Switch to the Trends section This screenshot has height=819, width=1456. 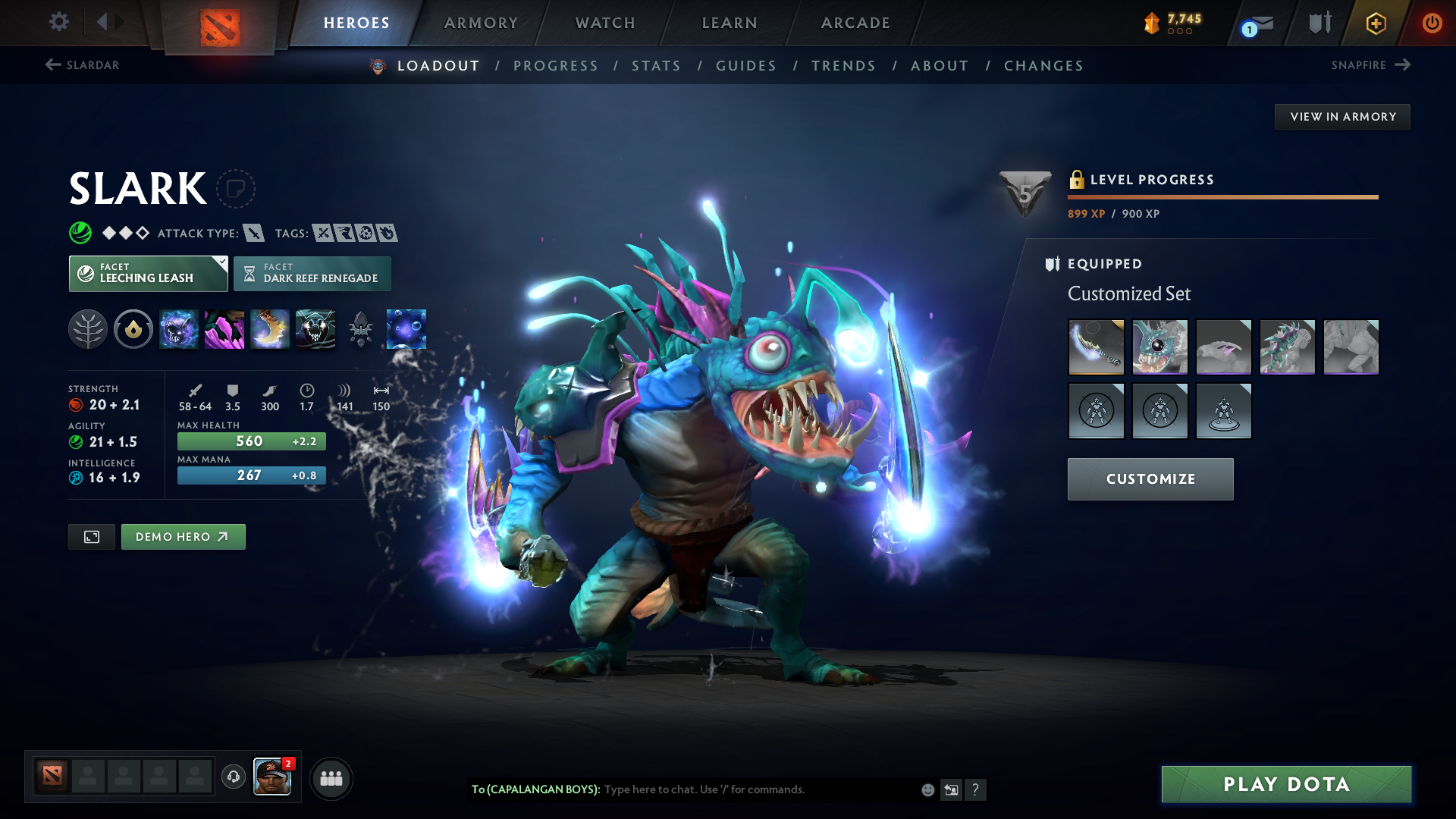843,66
